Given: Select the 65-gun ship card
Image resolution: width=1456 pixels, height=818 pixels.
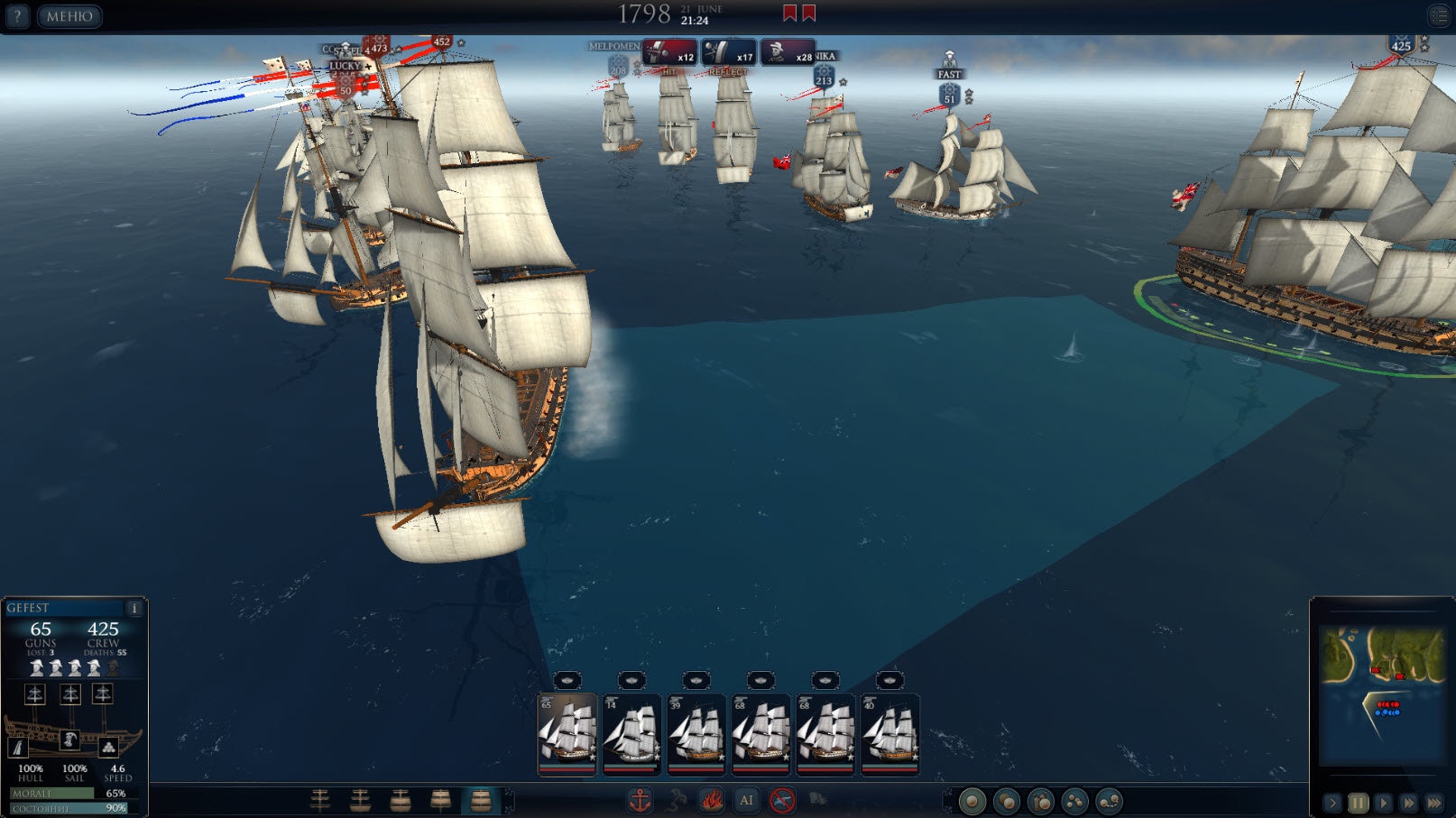Looking at the screenshot, I should coord(567,733).
